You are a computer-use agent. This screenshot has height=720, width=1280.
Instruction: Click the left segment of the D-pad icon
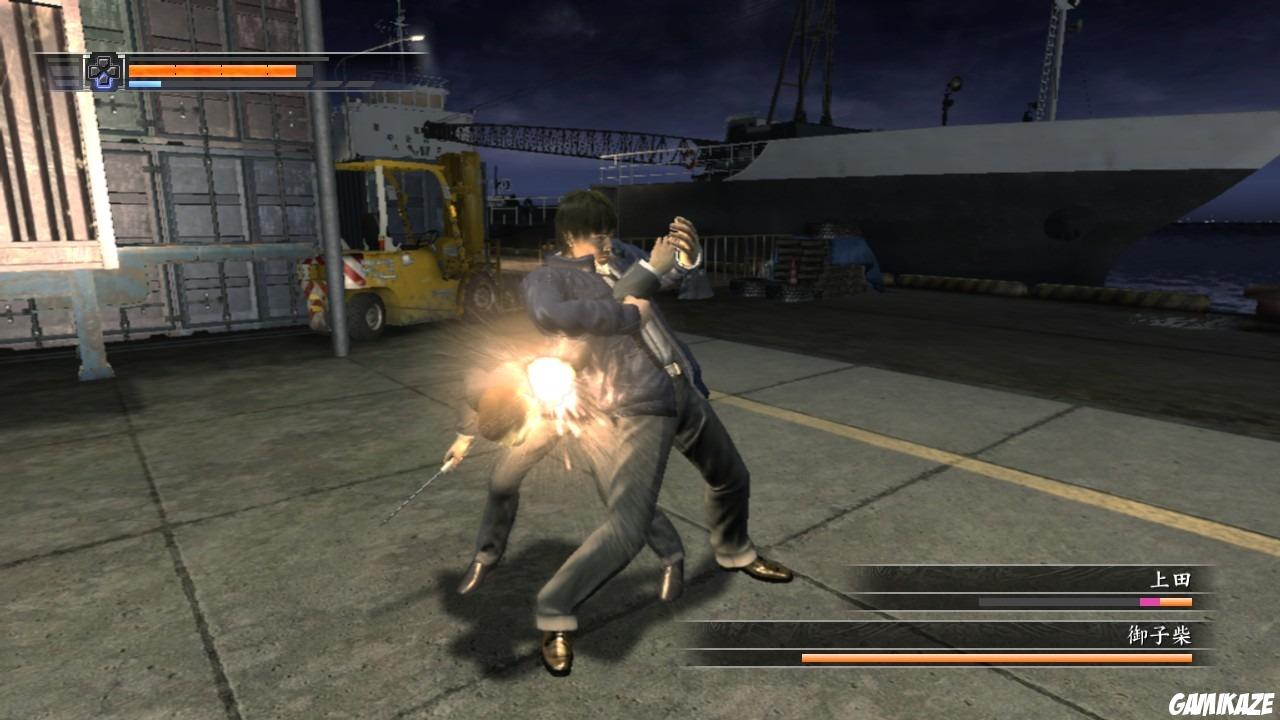pos(94,70)
